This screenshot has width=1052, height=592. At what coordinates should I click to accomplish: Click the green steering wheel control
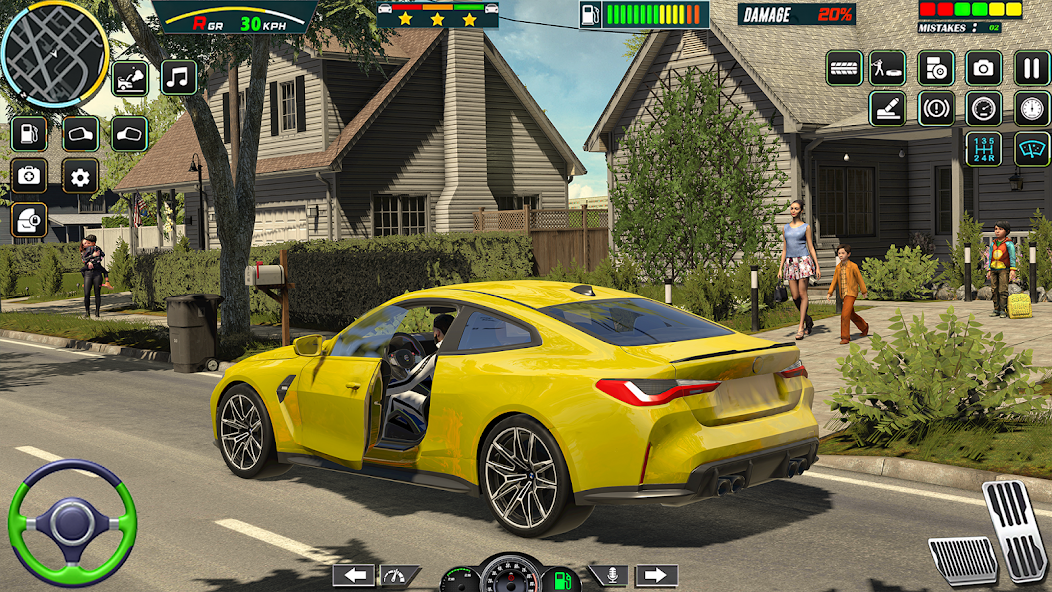tap(72, 523)
